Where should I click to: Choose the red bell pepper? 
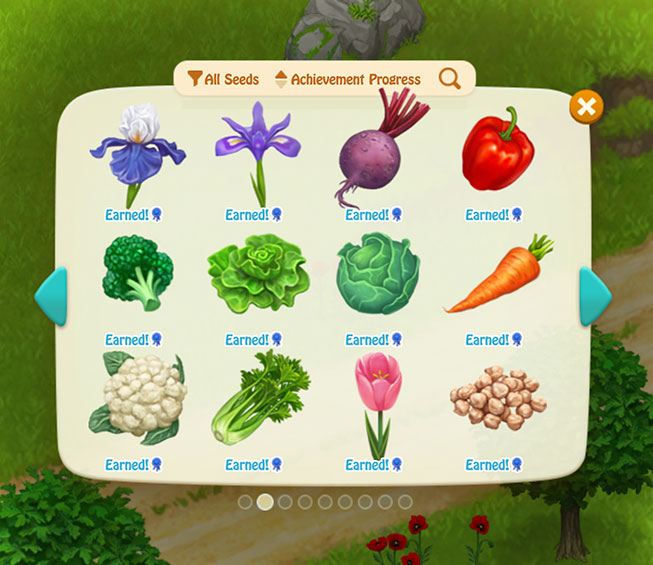click(x=496, y=152)
